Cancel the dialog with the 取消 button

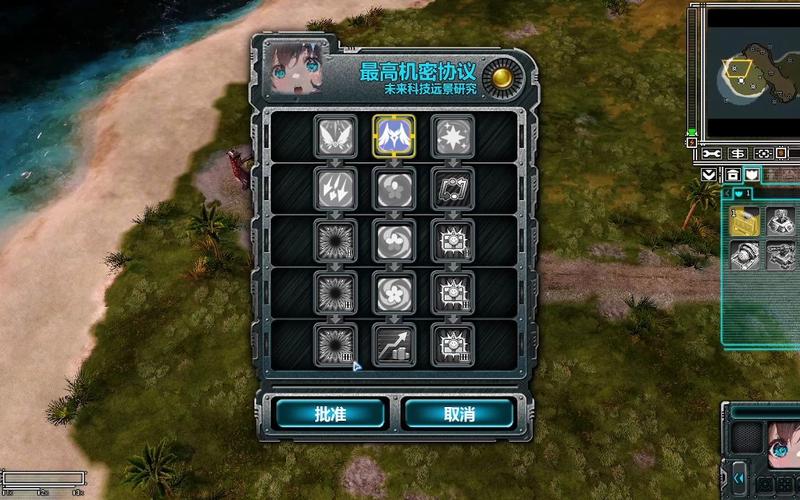[x=459, y=413]
